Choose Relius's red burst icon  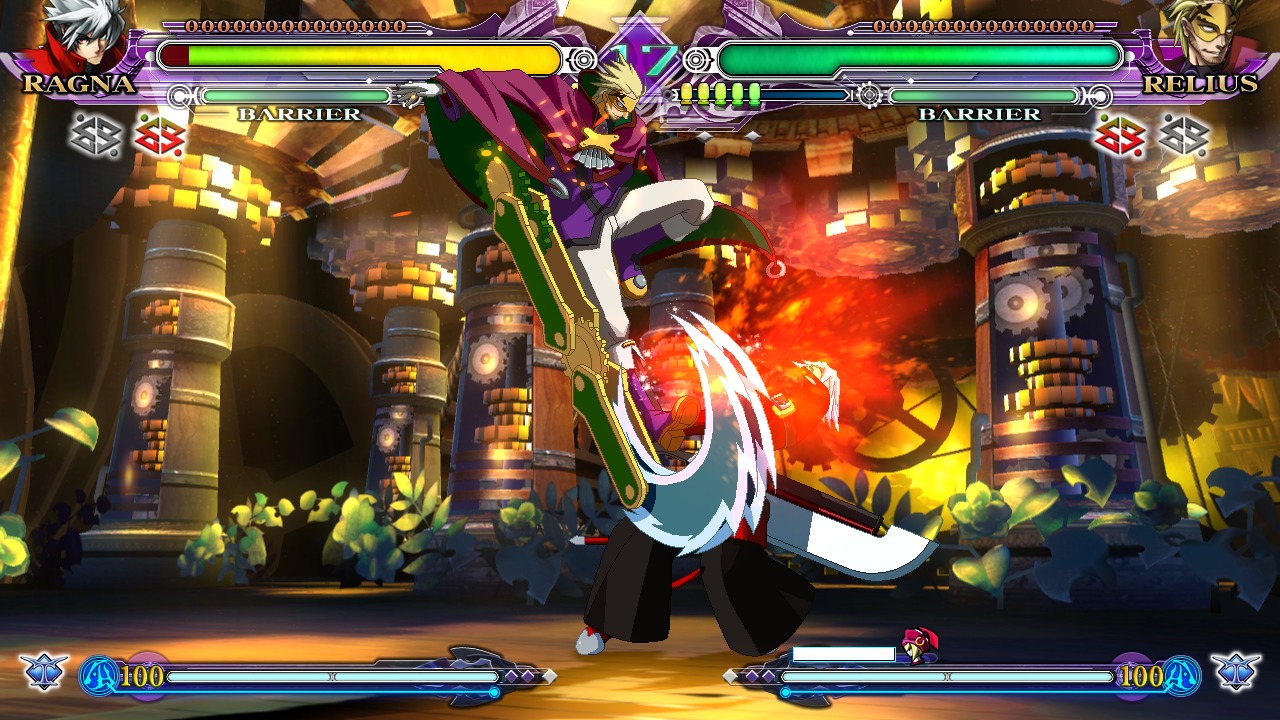(1120, 135)
